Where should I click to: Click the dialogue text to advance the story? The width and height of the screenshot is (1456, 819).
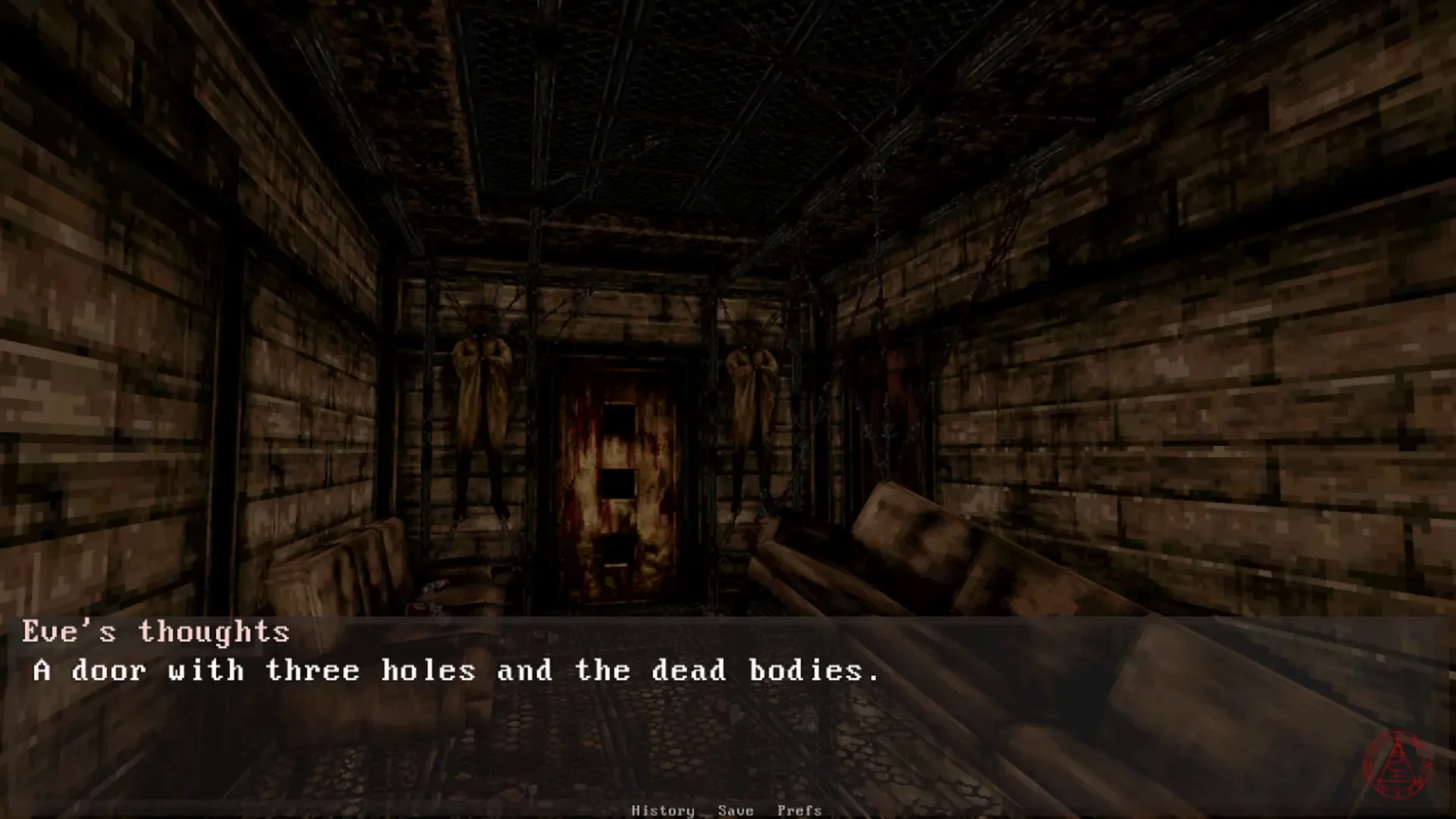(x=455, y=670)
